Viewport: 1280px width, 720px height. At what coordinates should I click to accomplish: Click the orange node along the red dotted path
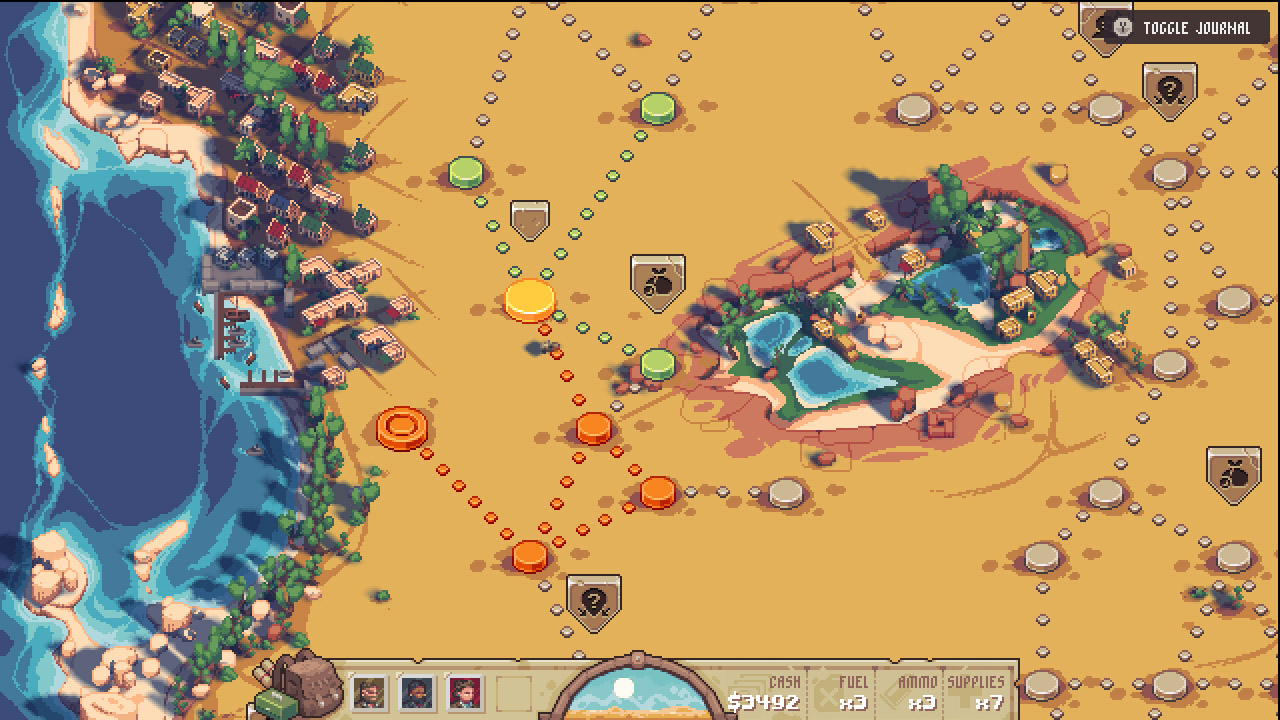(594, 430)
